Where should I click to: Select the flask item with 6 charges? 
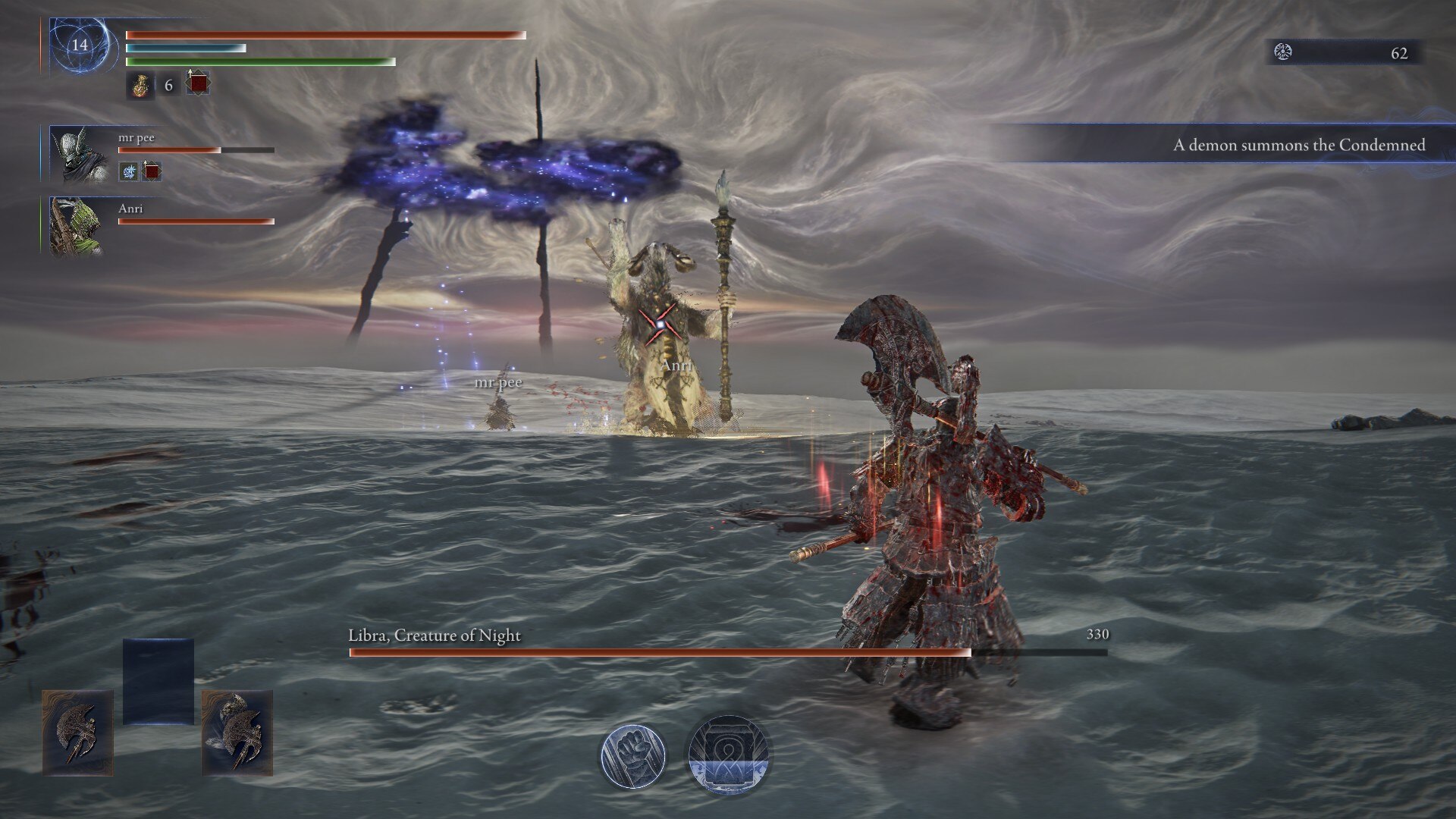[x=140, y=85]
